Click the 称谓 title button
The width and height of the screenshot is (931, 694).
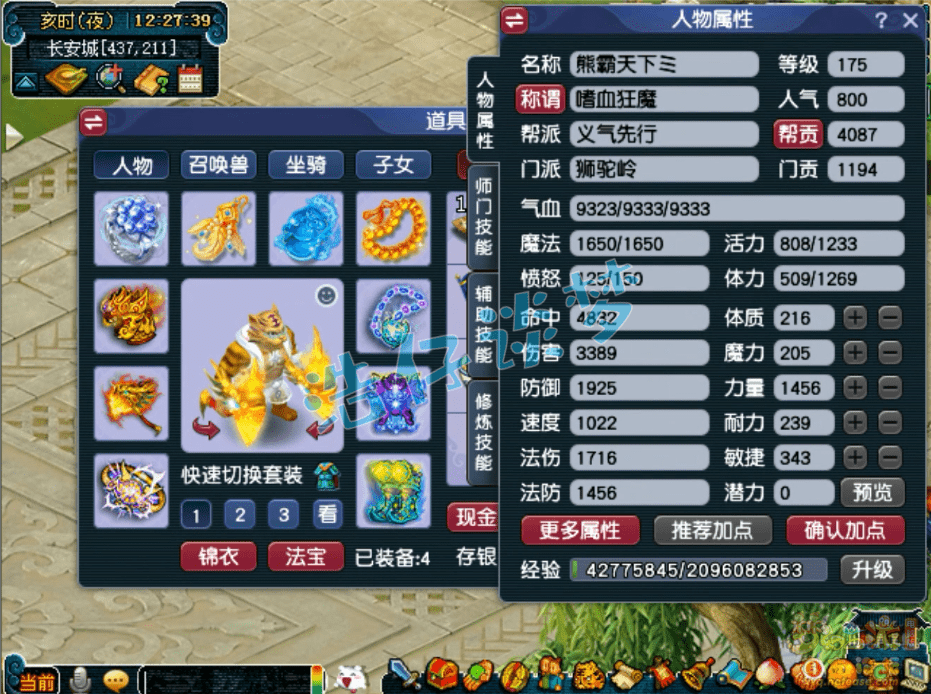point(541,100)
